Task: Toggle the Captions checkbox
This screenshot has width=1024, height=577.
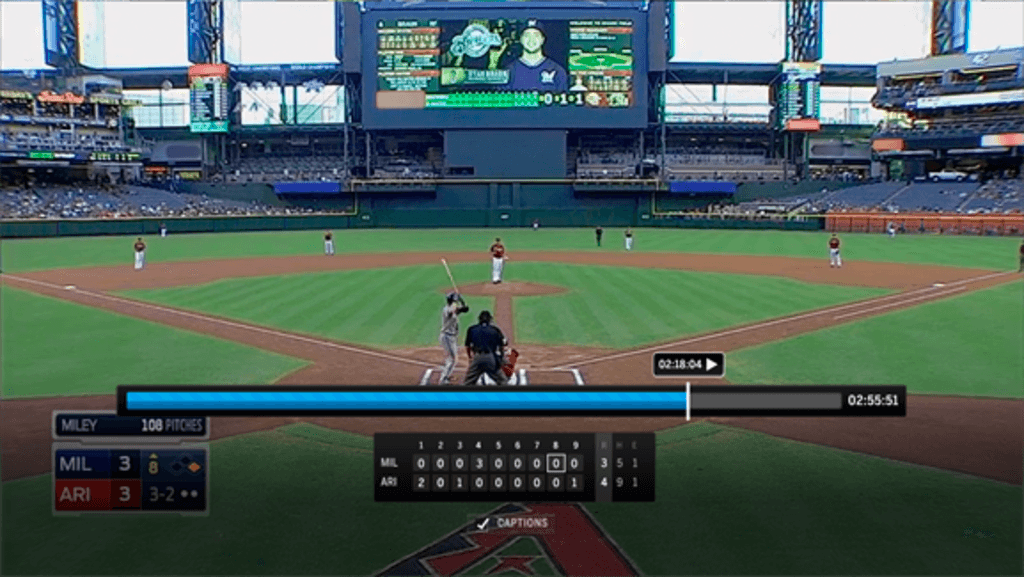Action: (x=483, y=523)
